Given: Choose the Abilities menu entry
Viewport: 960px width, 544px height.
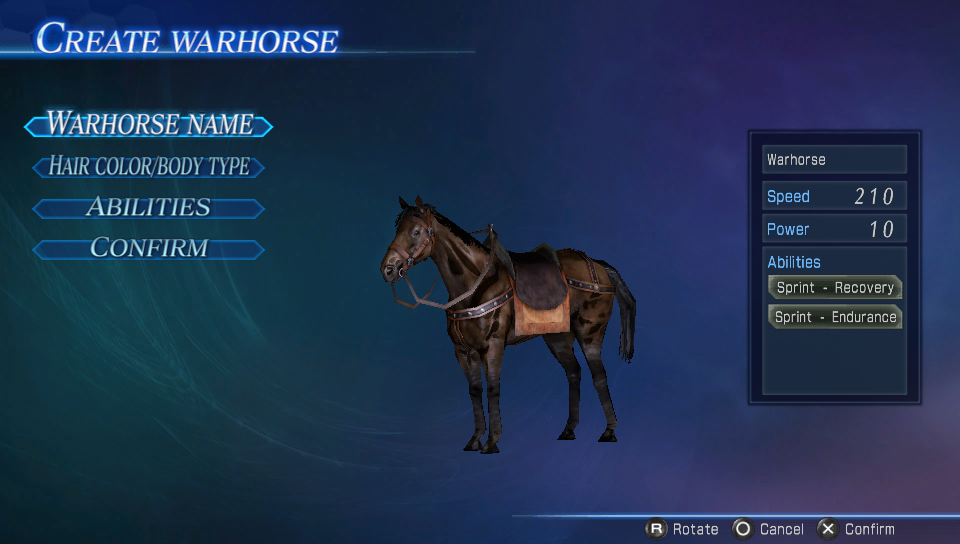Looking at the screenshot, I should coord(149,208).
